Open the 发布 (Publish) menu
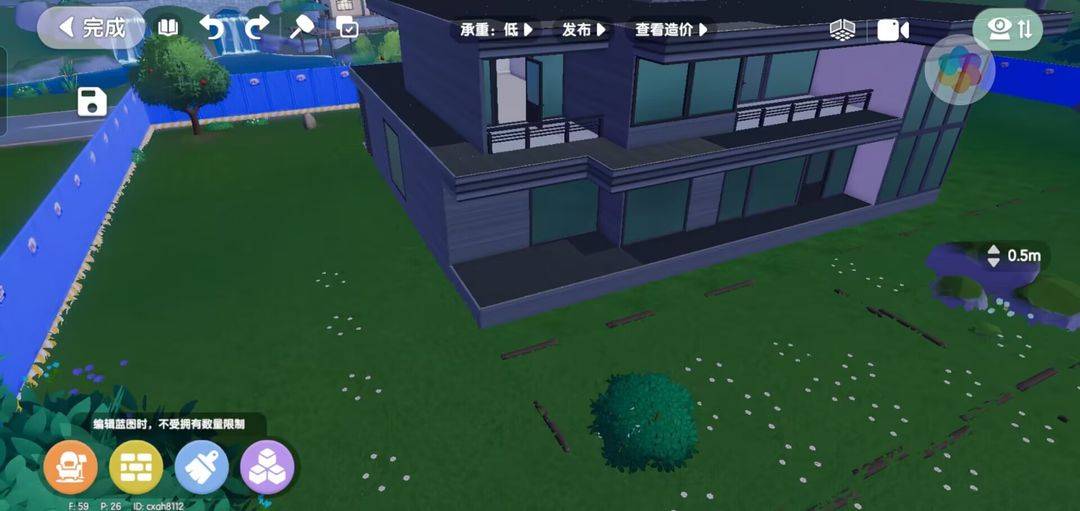Screen dimensions: 1080x511 point(584,30)
